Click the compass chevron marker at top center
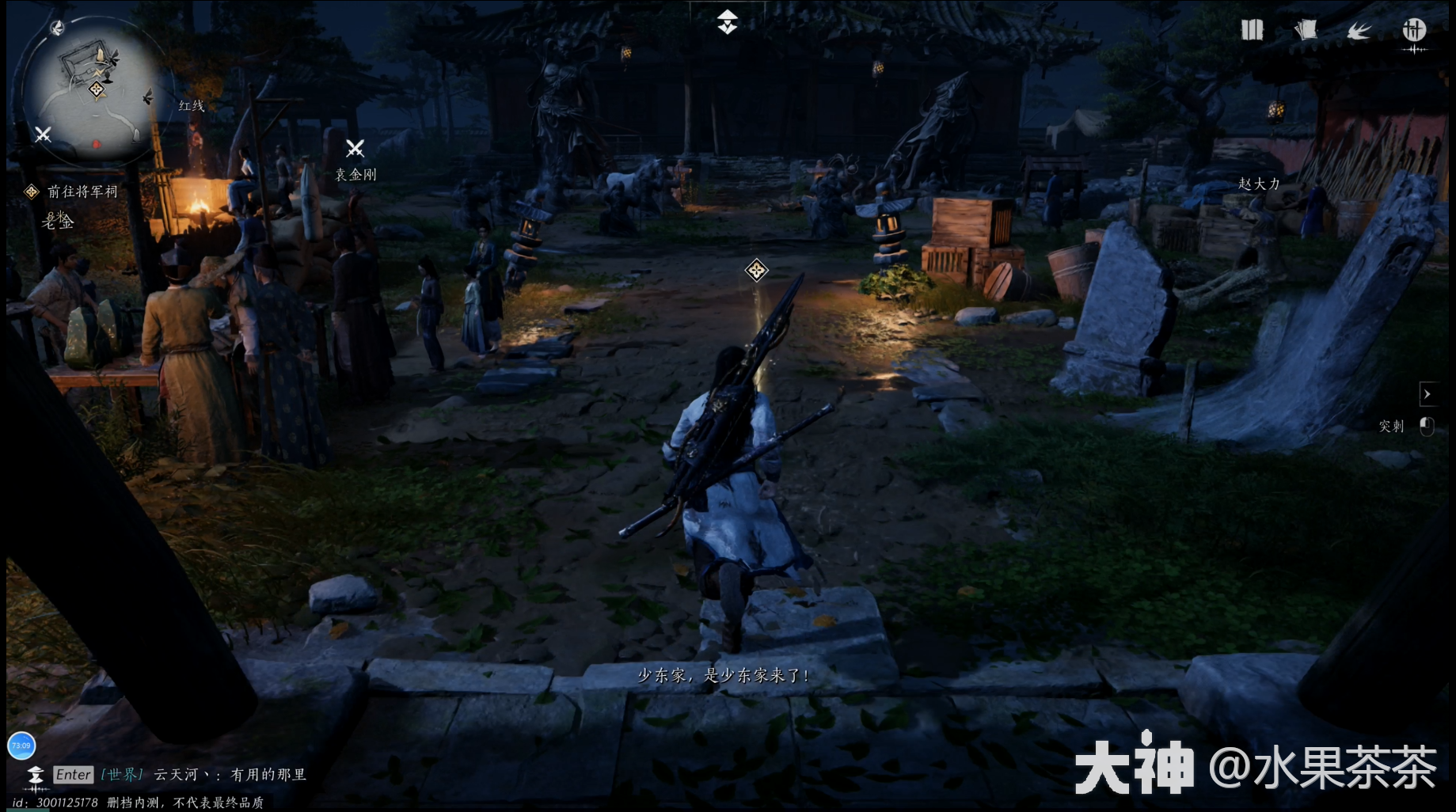The height and width of the screenshot is (812, 1456). coord(727,21)
